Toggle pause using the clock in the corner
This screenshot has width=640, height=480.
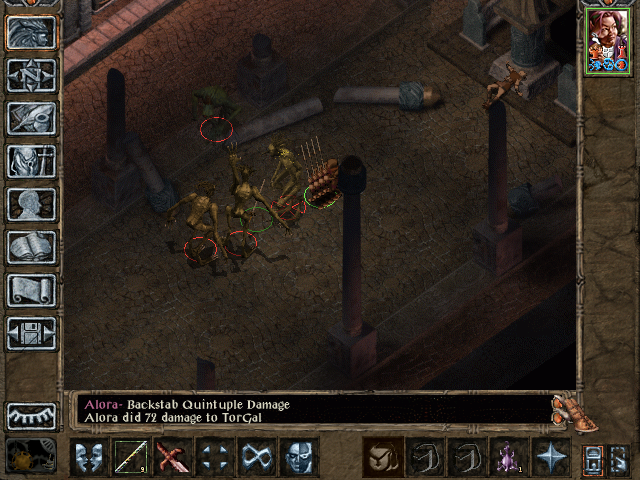(30, 456)
